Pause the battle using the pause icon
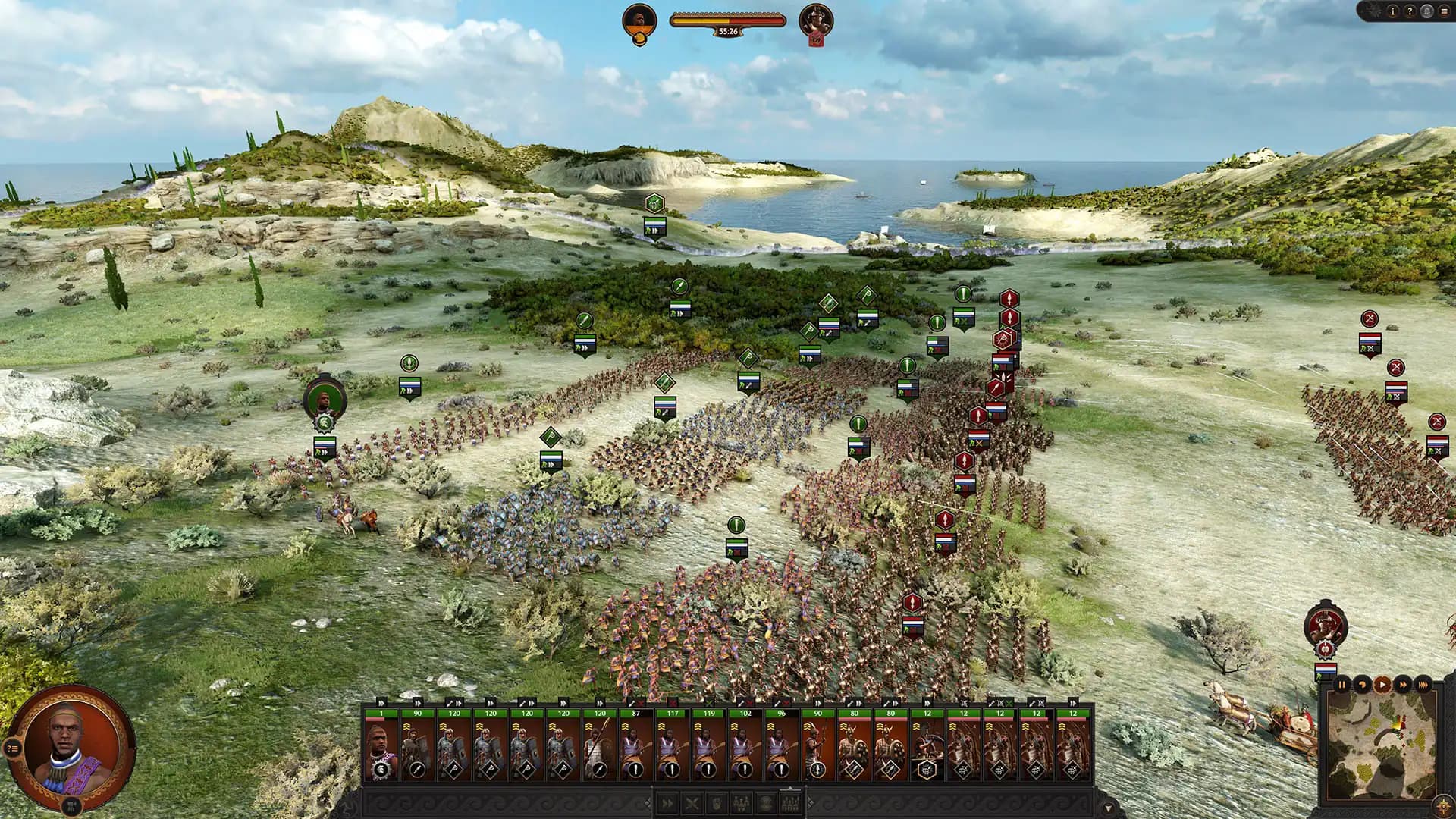 [x=1342, y=685]
